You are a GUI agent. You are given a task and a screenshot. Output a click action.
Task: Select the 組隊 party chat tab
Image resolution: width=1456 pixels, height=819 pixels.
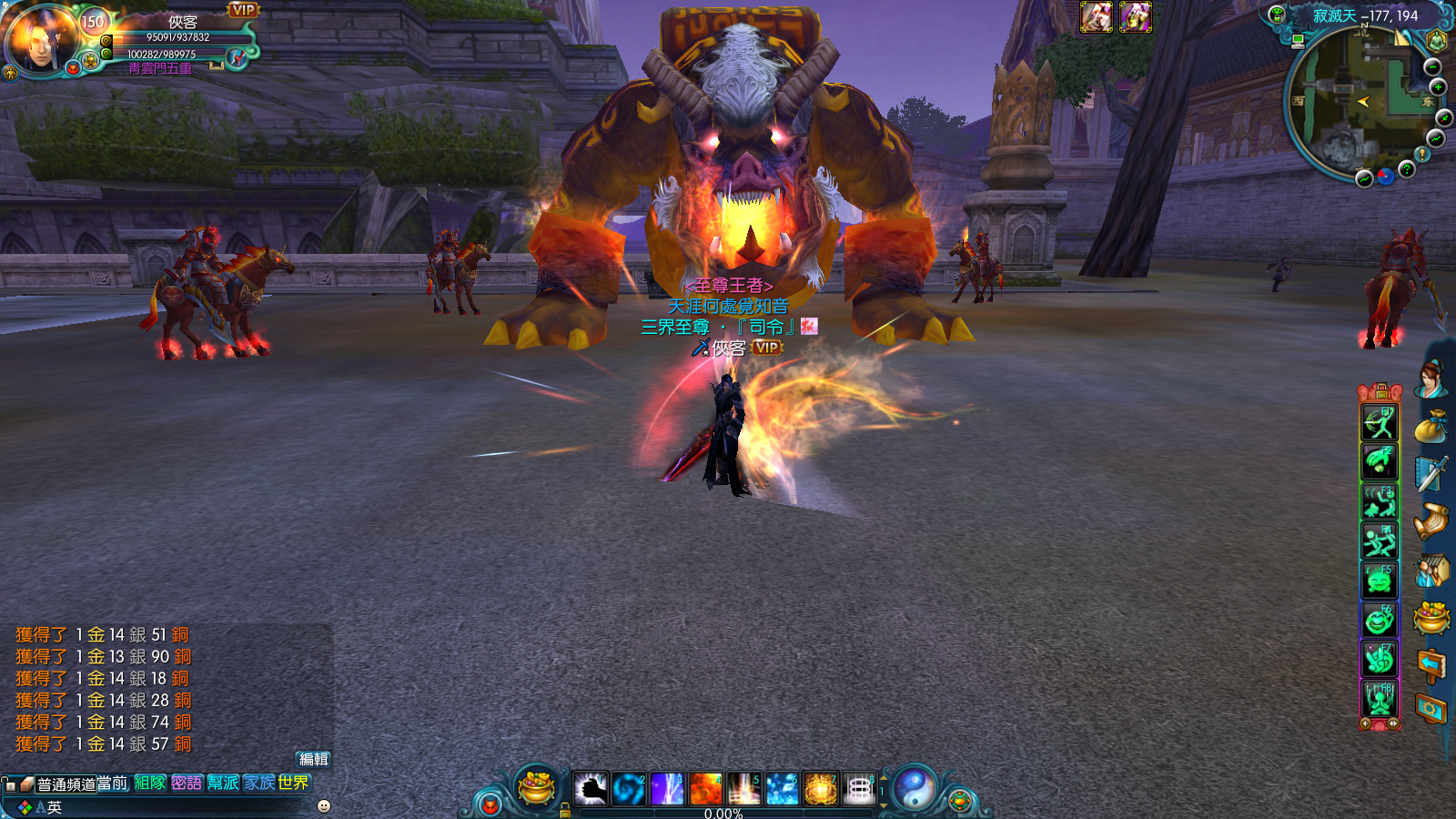[150, 783]
